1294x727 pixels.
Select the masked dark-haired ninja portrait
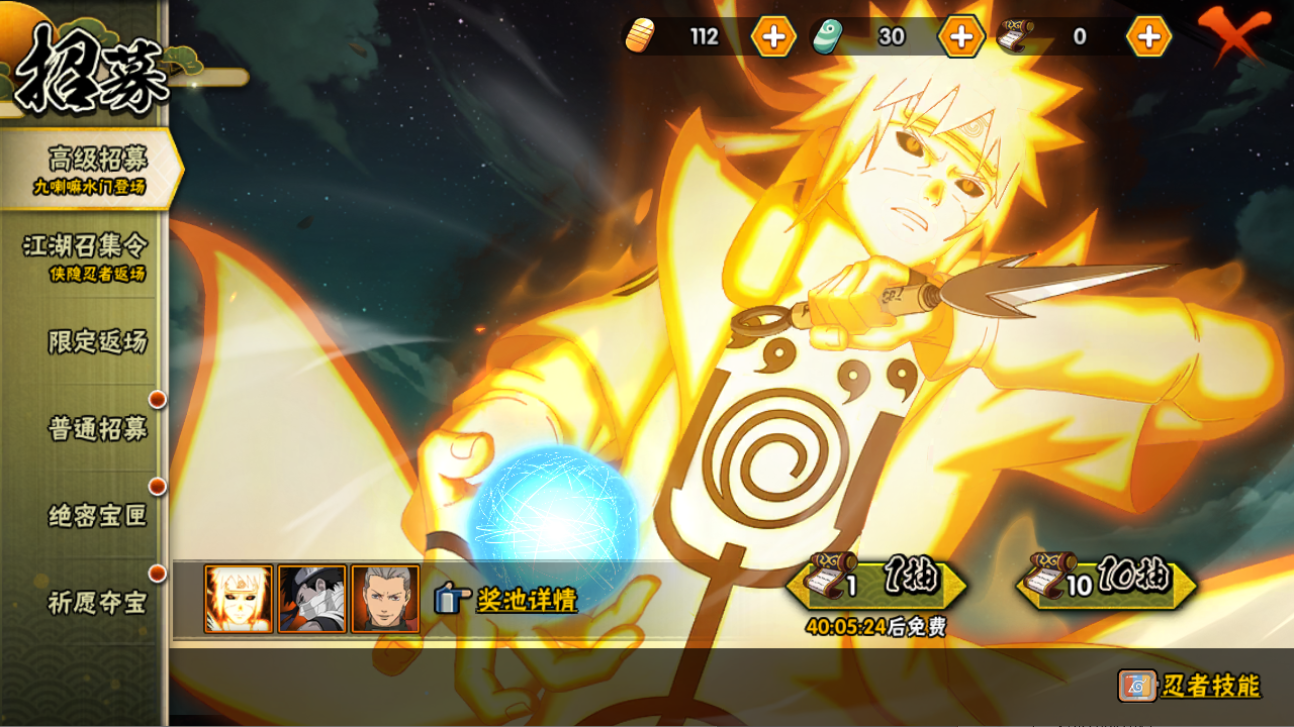[x=312, y=599]
